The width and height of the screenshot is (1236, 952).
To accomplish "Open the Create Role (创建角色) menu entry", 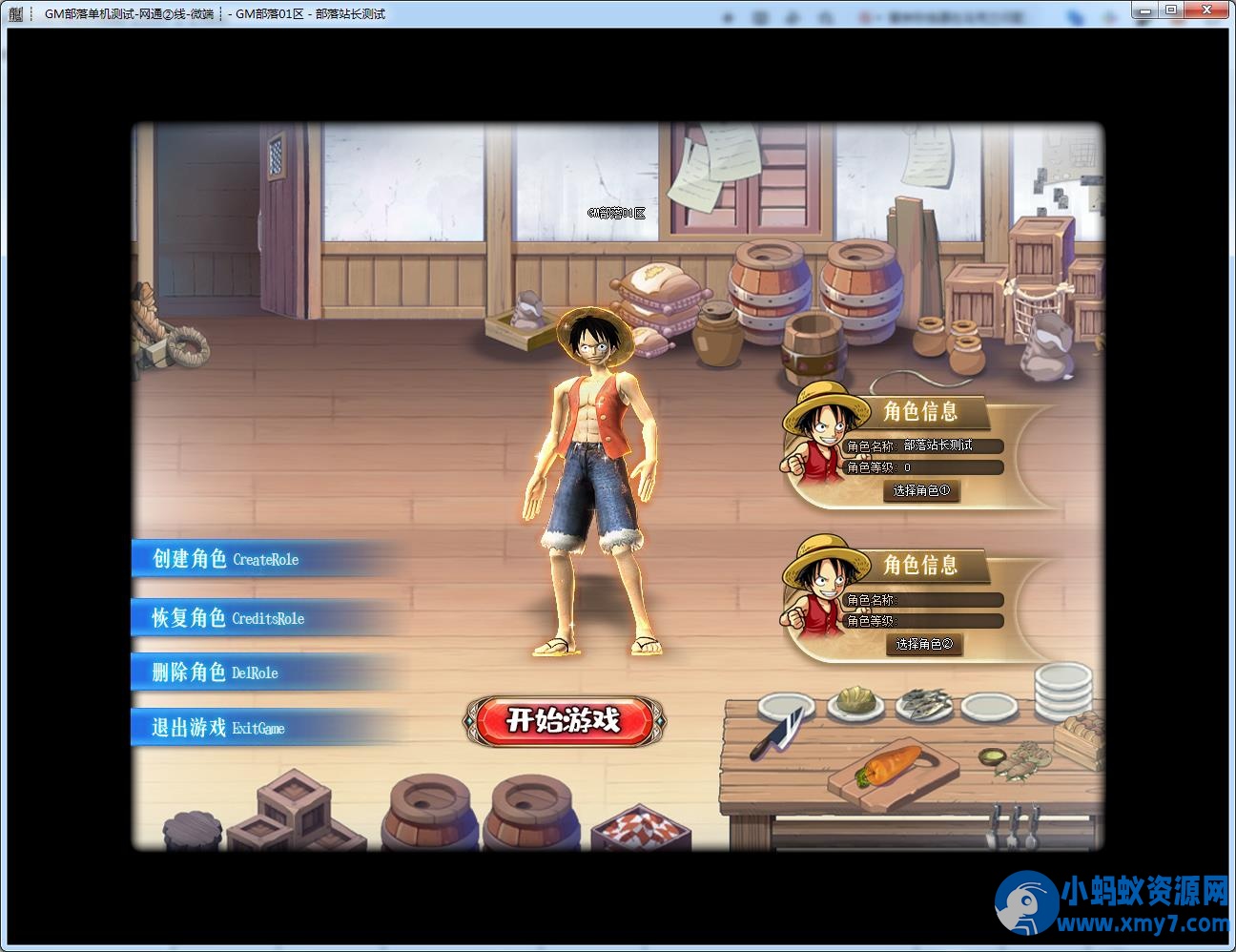I will tap(227, 559).
